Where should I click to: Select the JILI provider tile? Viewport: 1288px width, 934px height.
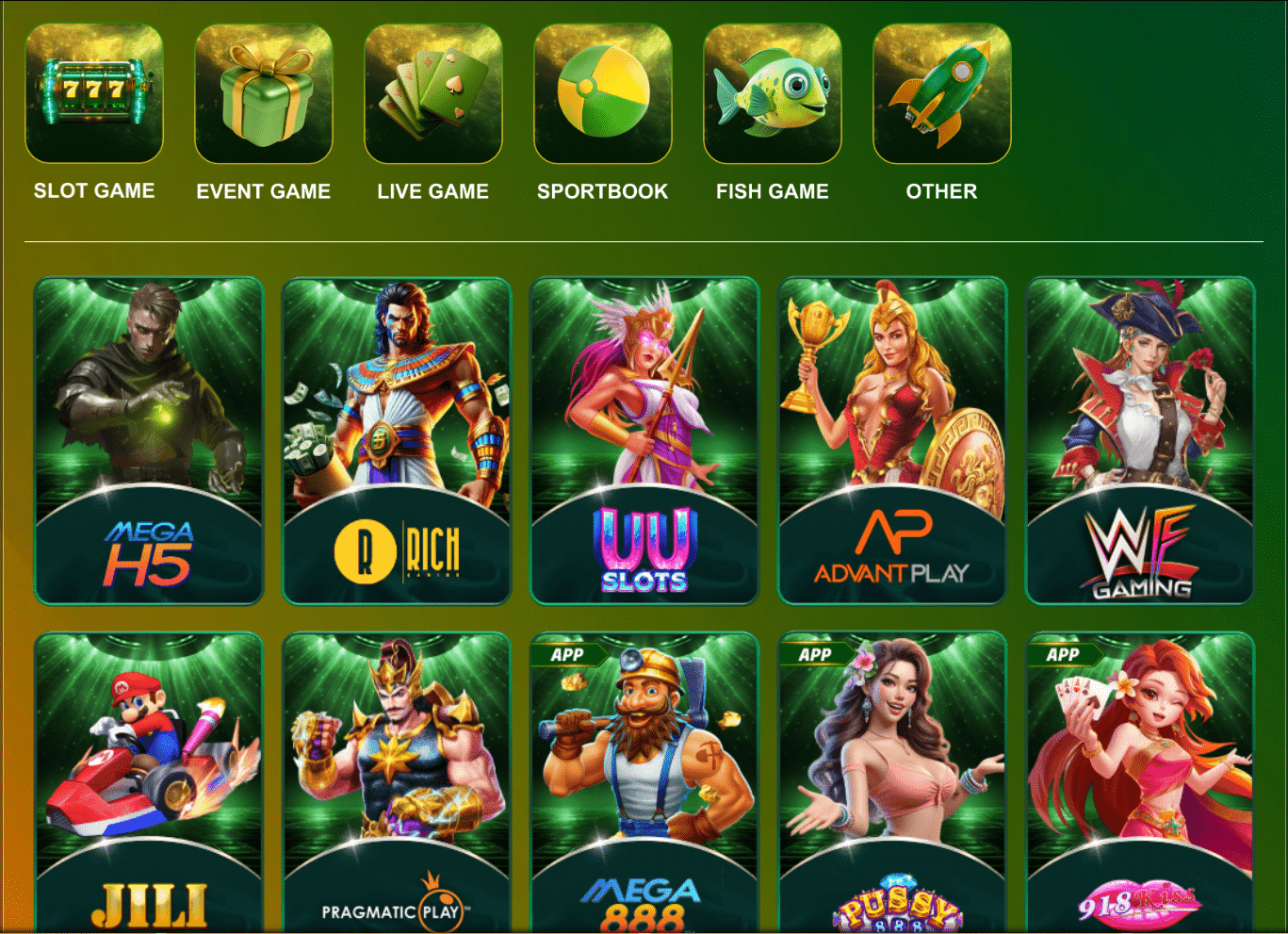point(148,782)
